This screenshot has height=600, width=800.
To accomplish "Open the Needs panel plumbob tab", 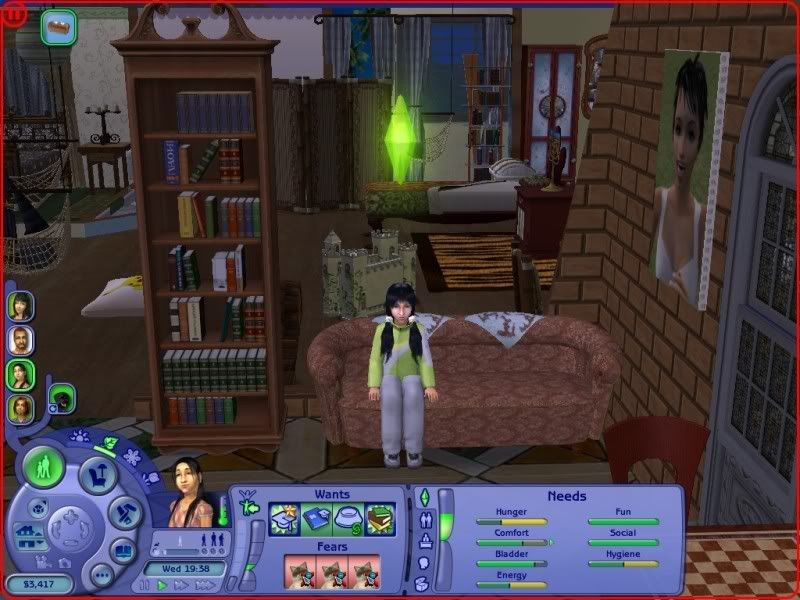I will pyautogui.click(x=423, y=497).
